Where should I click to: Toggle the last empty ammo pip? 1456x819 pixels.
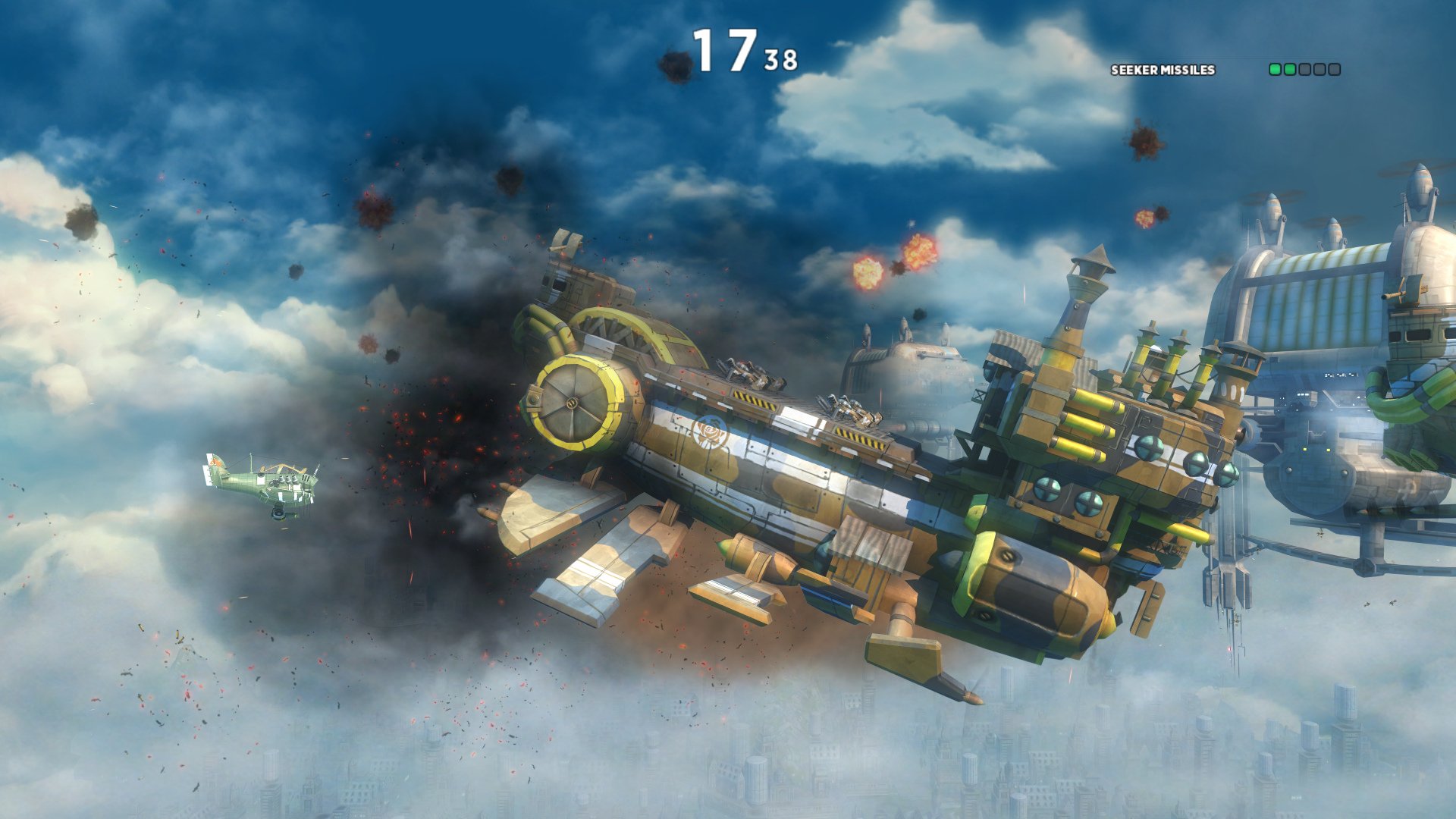pyautogui.click(x=1335, y=70)
